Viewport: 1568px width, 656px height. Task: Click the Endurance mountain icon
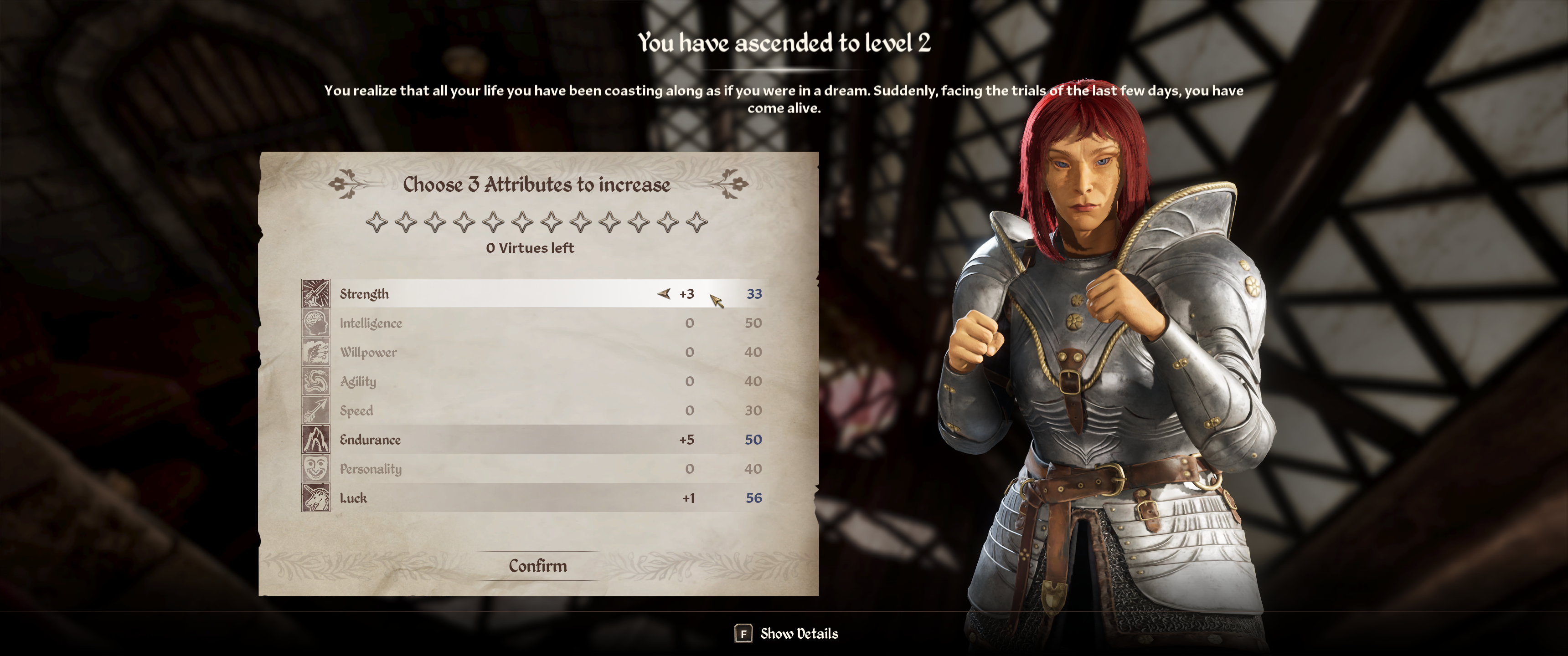point(316,439)
